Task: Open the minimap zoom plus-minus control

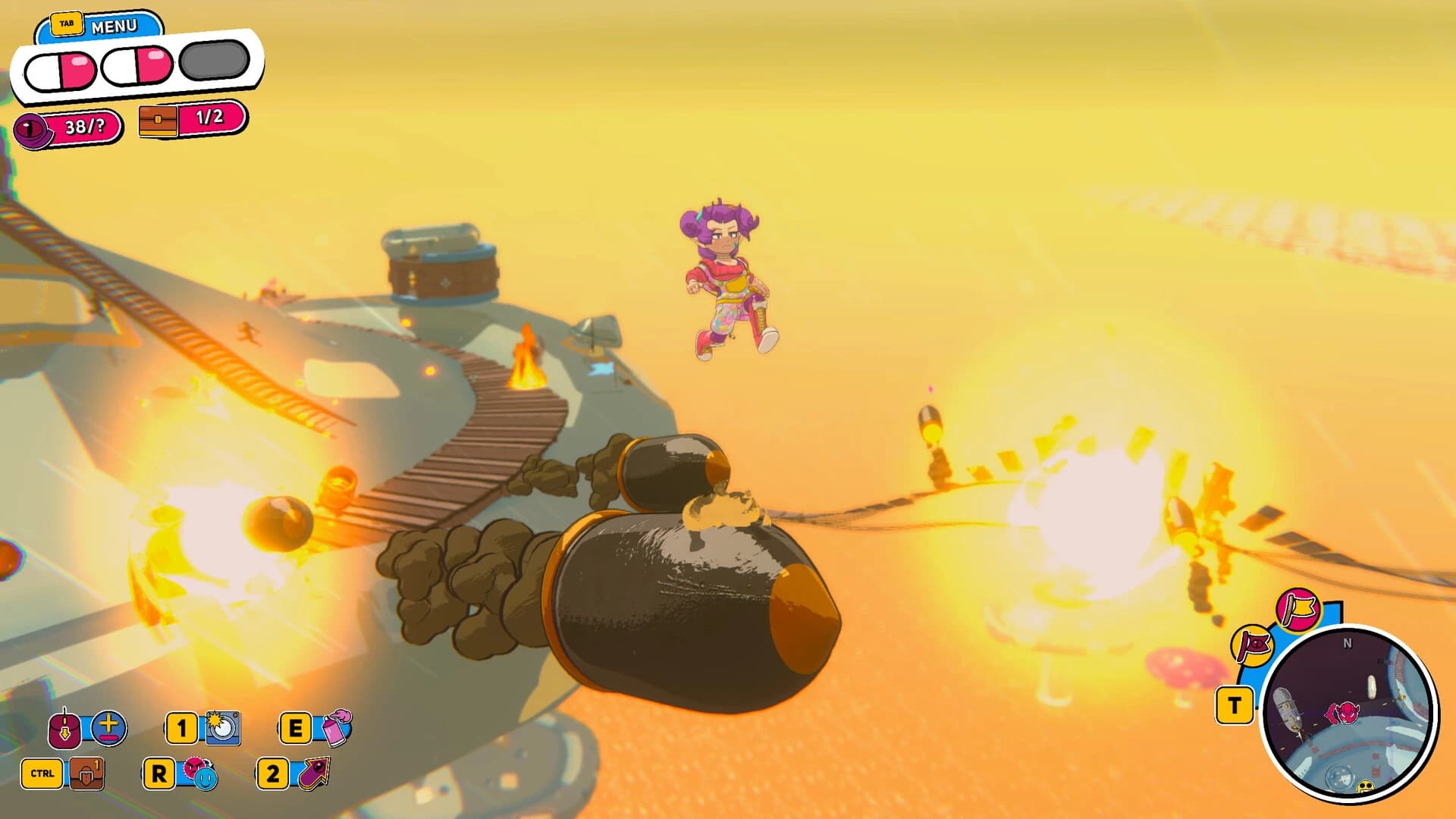Action: [108, 727]
